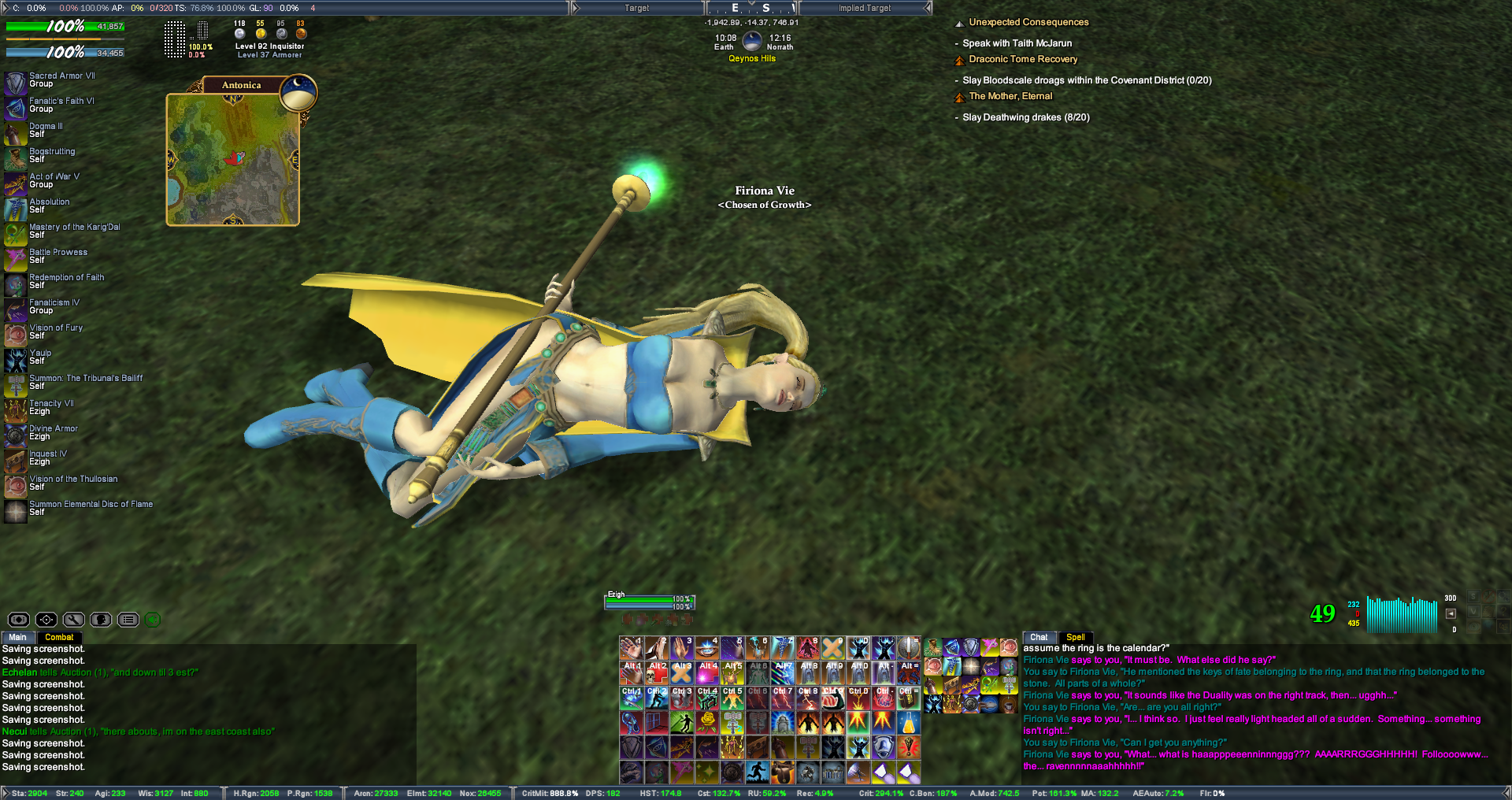The image size is (1512, 800).
Task: Activate the crossed bandages ability on slot 9
Action: (x=832, y=647)
